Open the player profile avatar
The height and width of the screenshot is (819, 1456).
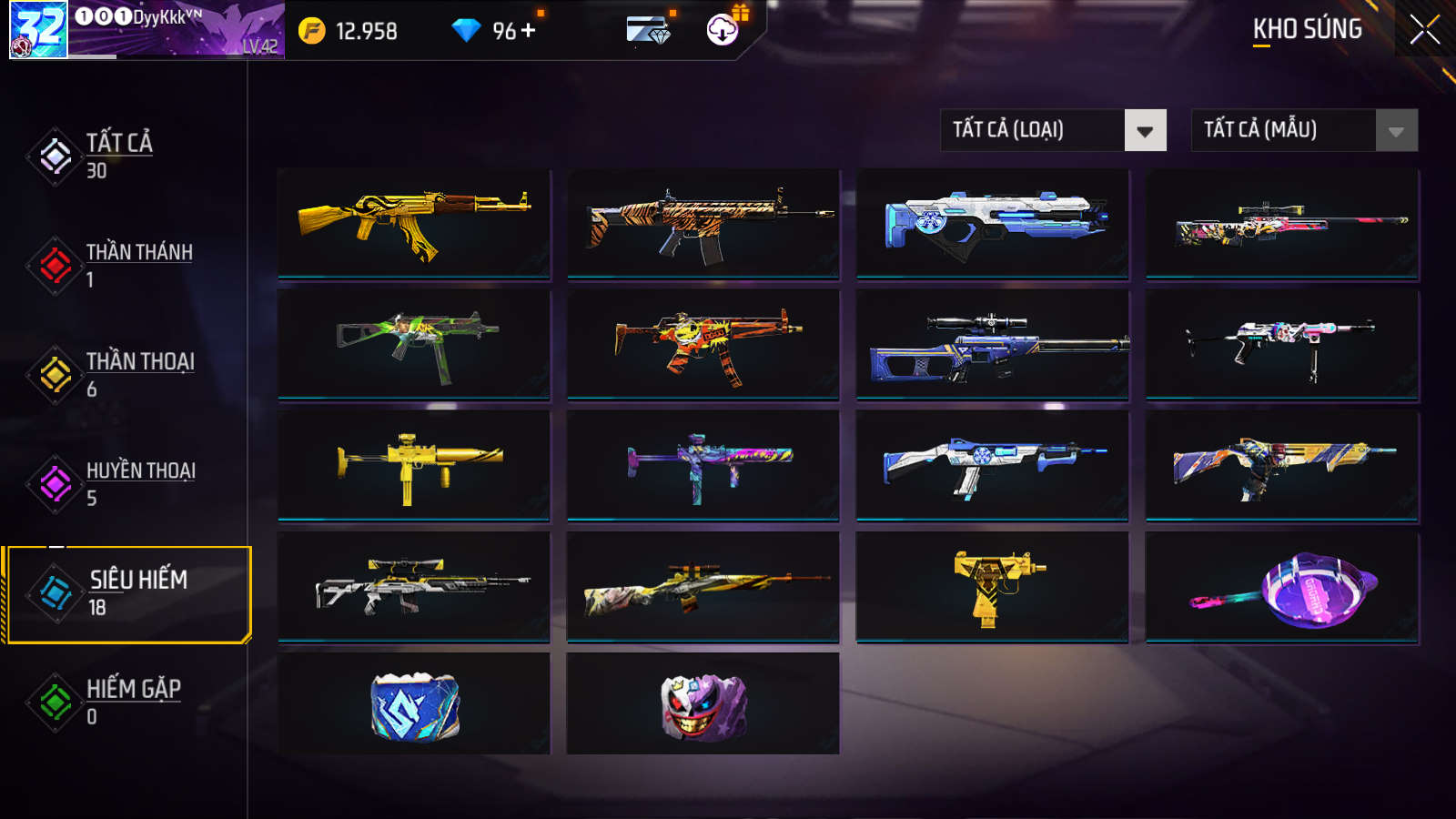point(38,29)
